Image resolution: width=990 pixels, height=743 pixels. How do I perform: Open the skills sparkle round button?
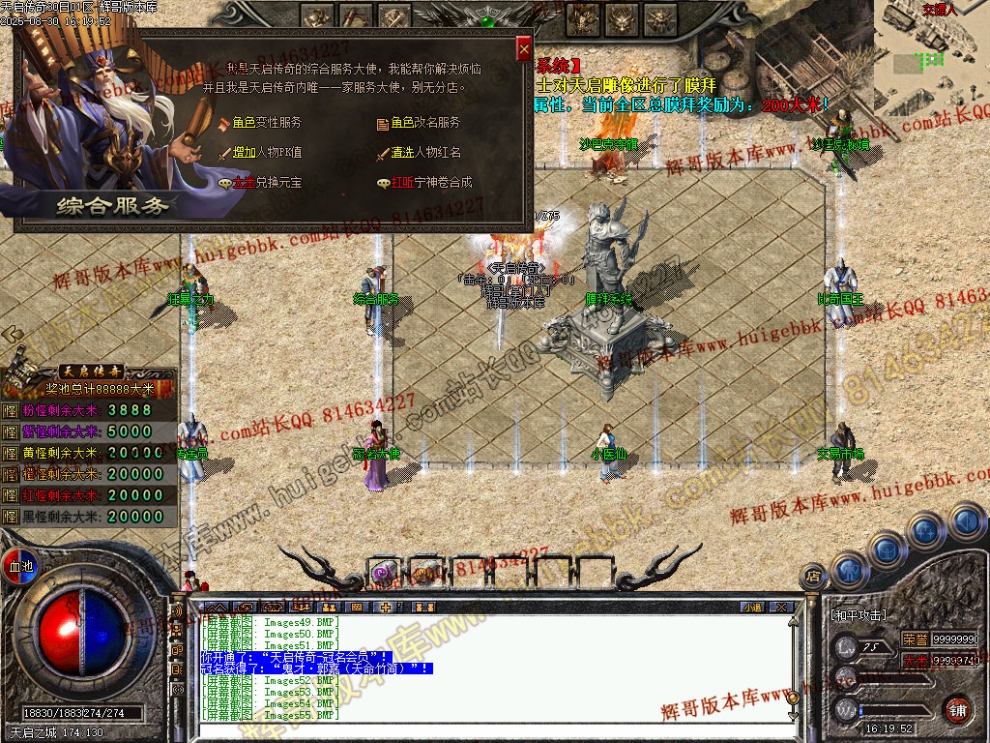tap(926, 529)
